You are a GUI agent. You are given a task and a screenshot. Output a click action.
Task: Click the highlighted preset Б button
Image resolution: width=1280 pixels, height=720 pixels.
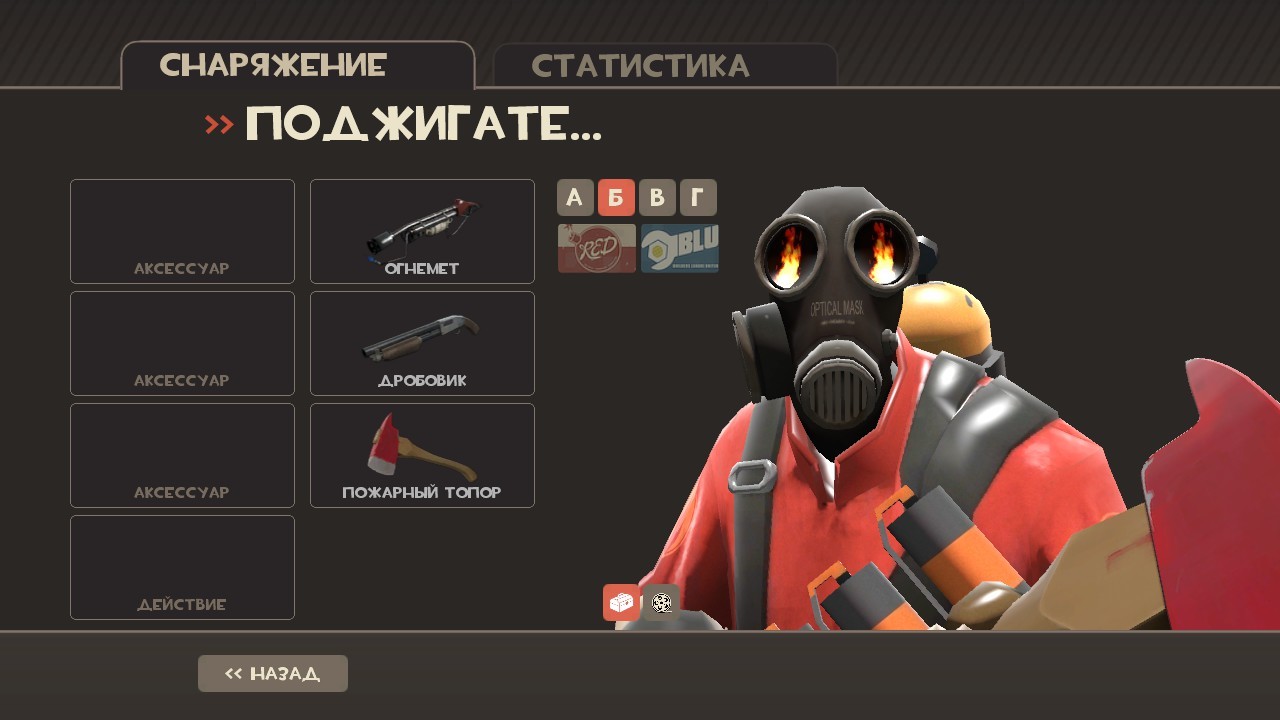(x=616, y=197)
